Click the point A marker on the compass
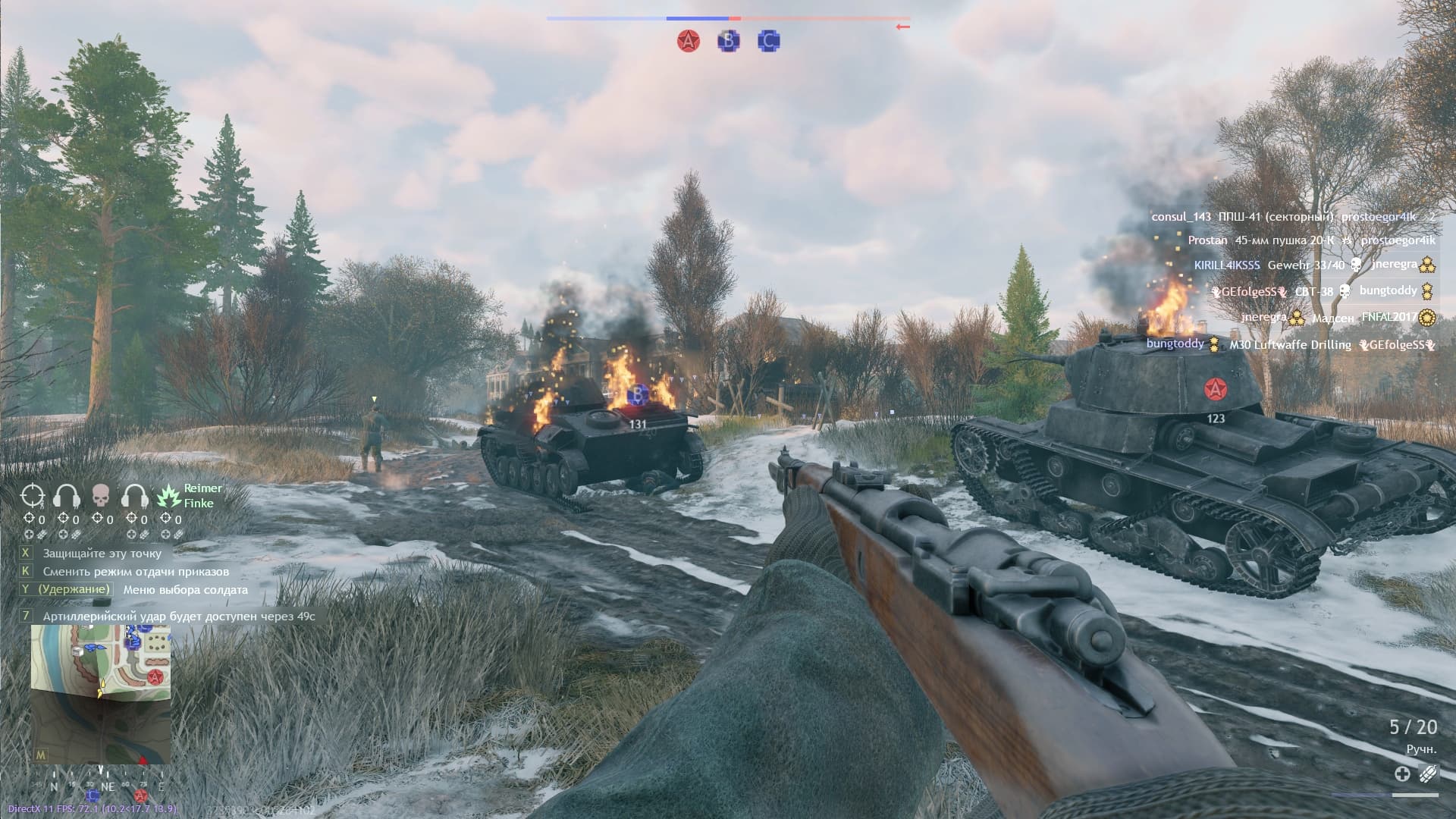Viewport: 1456px width, 819px height. pyautogui.click(x=141, y=795)
